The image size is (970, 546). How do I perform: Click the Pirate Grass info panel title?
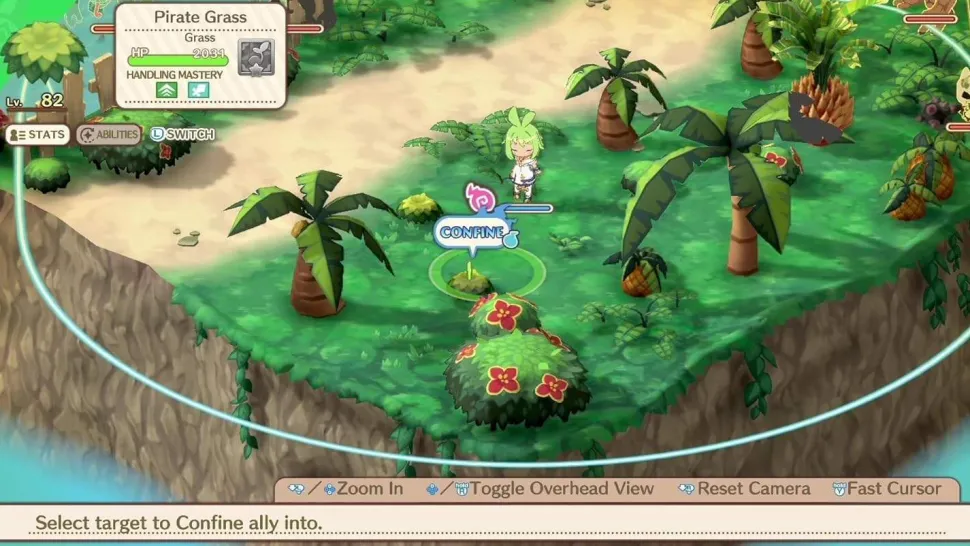click(x=200, y=17)
